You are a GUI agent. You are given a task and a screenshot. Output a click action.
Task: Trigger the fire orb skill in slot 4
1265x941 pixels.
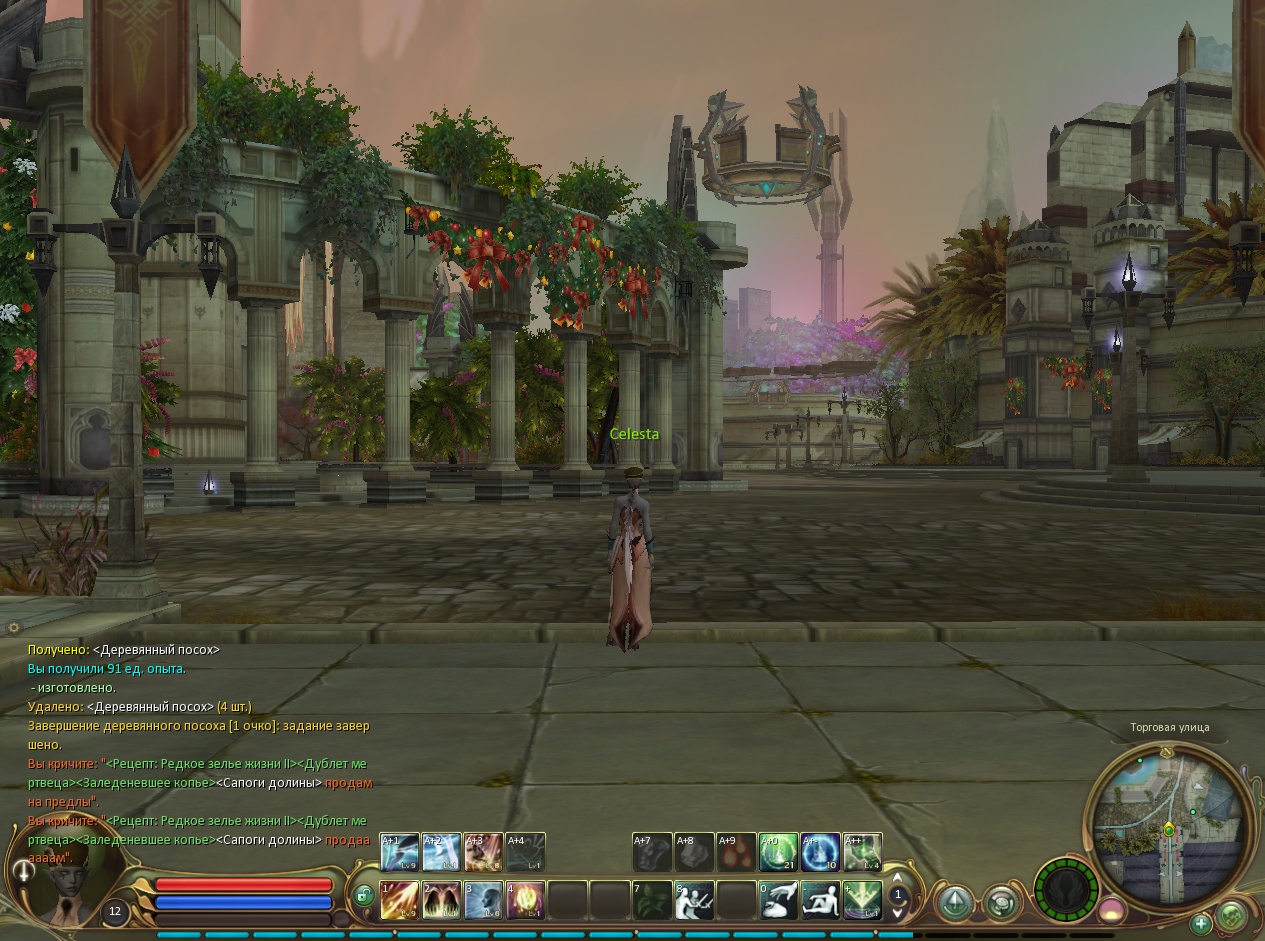525,900
